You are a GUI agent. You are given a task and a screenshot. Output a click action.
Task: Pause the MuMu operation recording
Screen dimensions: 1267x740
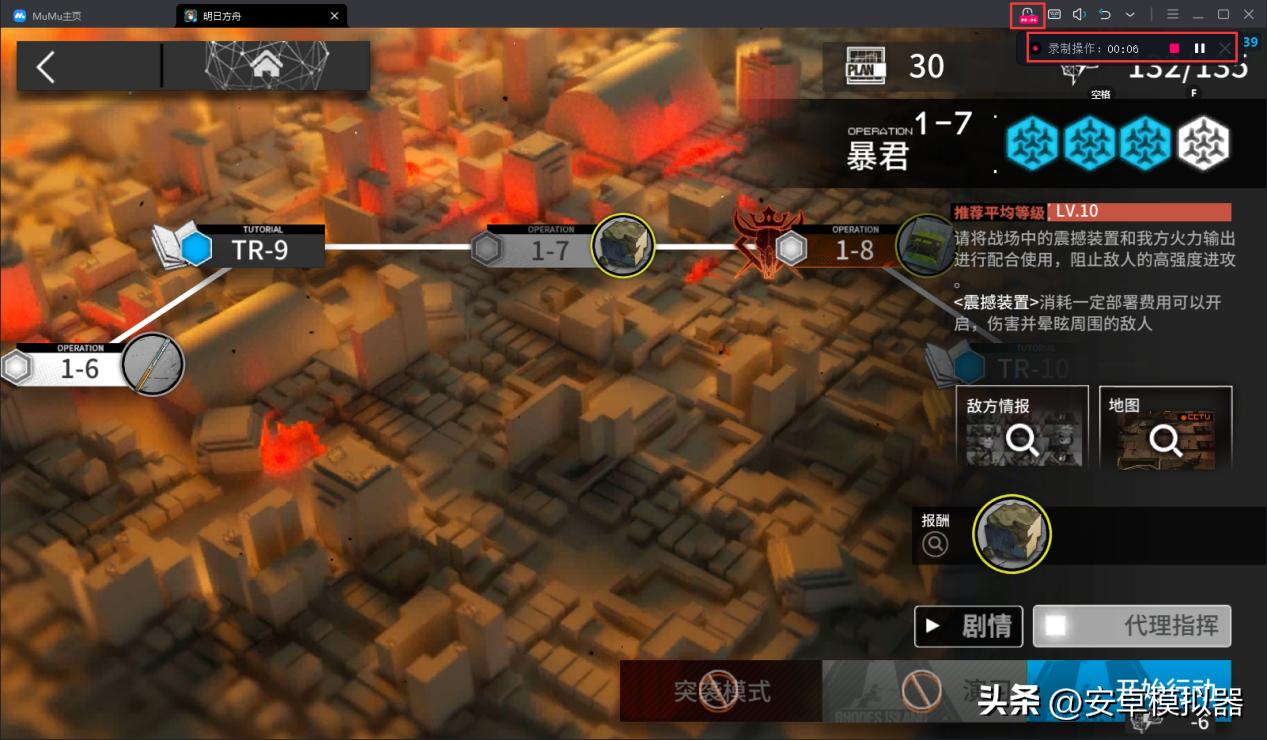click(1199, 48)
